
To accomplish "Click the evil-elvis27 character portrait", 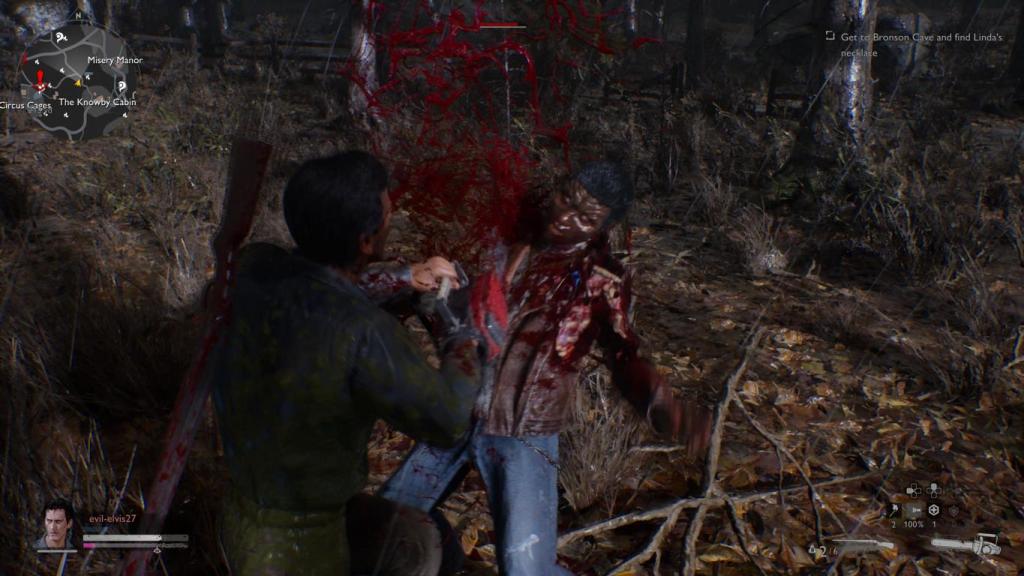I will click(x=57, y=526).
